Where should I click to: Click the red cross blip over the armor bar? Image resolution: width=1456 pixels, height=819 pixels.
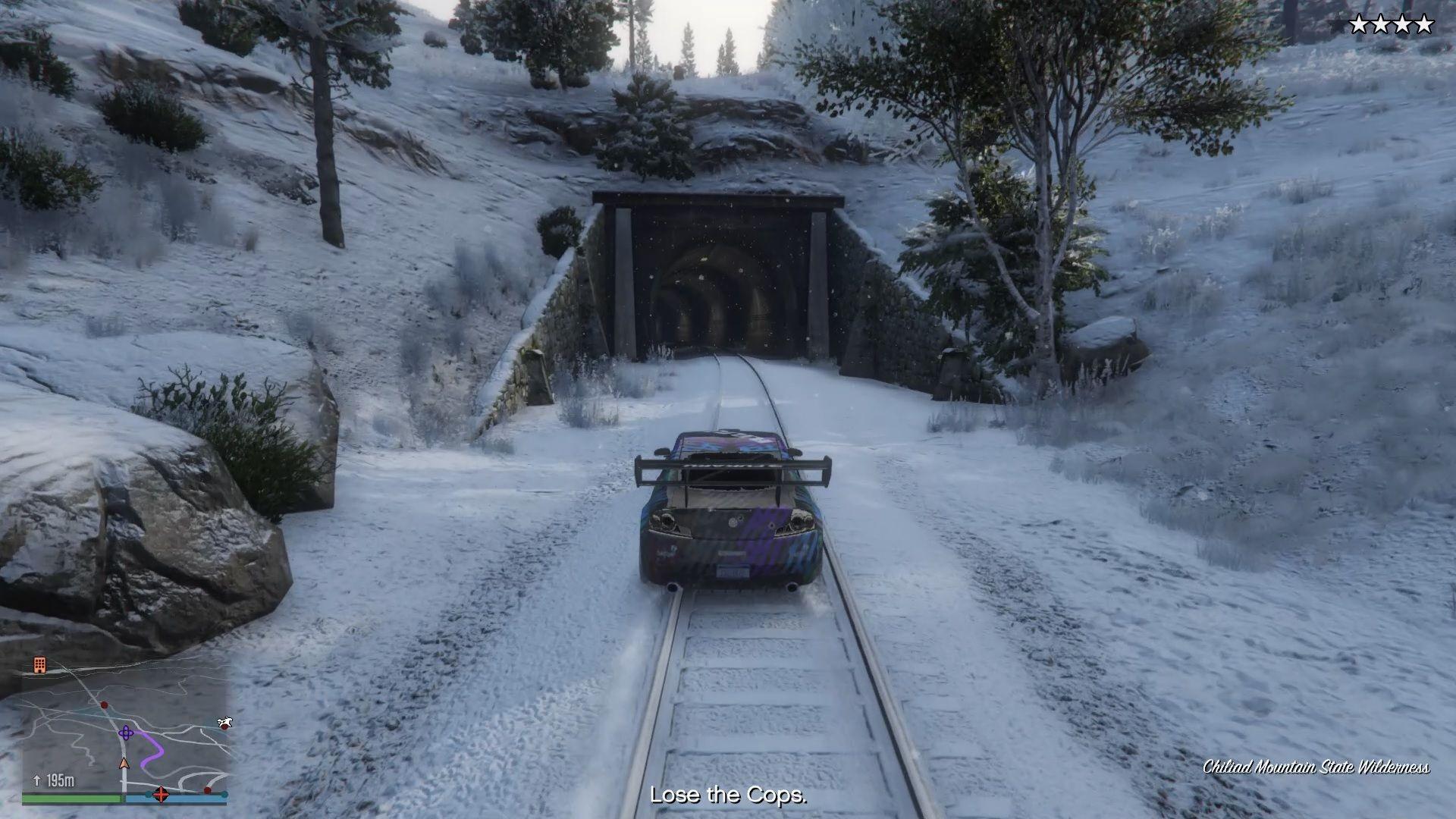(x=162, y=796)
